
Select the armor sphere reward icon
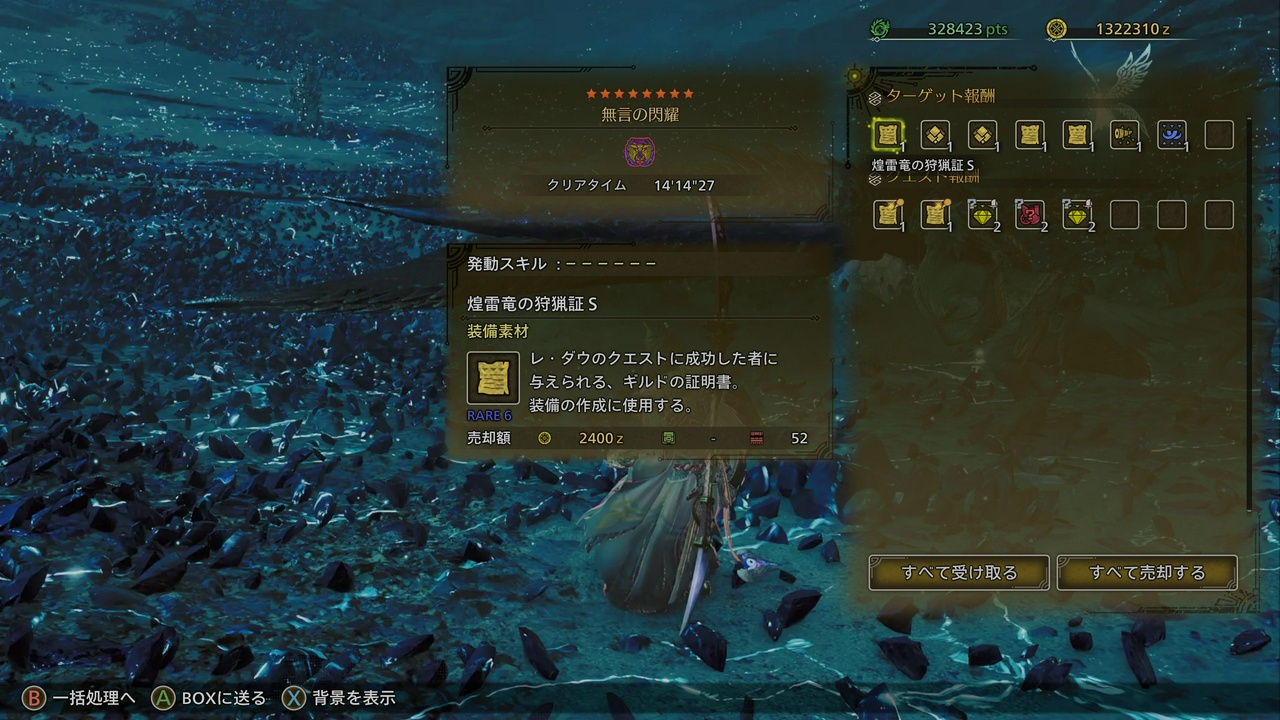pos(934,136)
